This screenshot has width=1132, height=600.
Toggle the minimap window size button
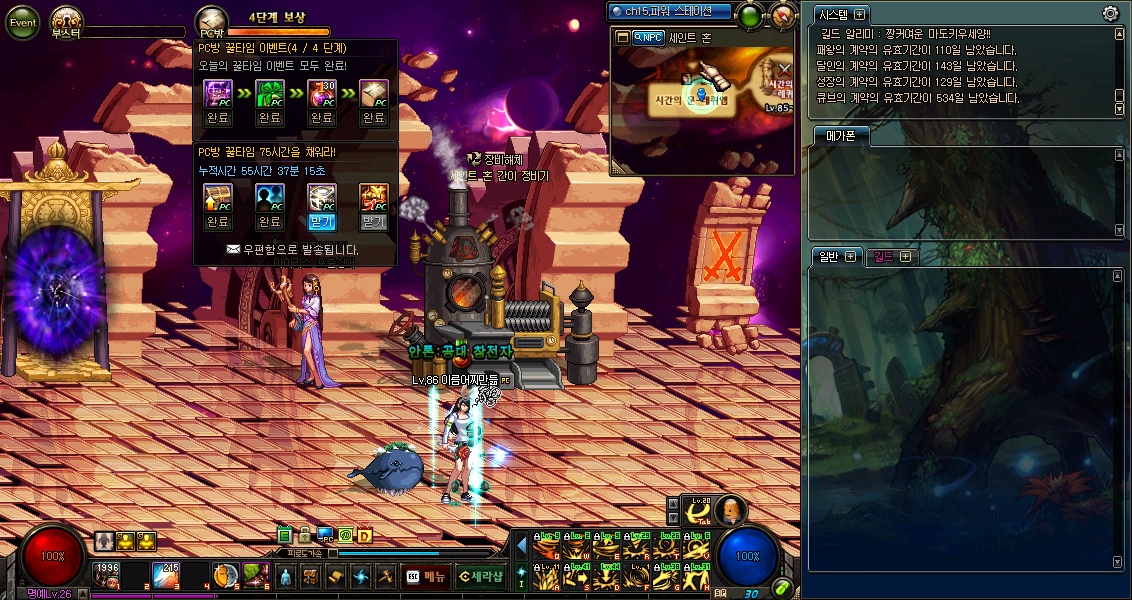tap(622, 37)
